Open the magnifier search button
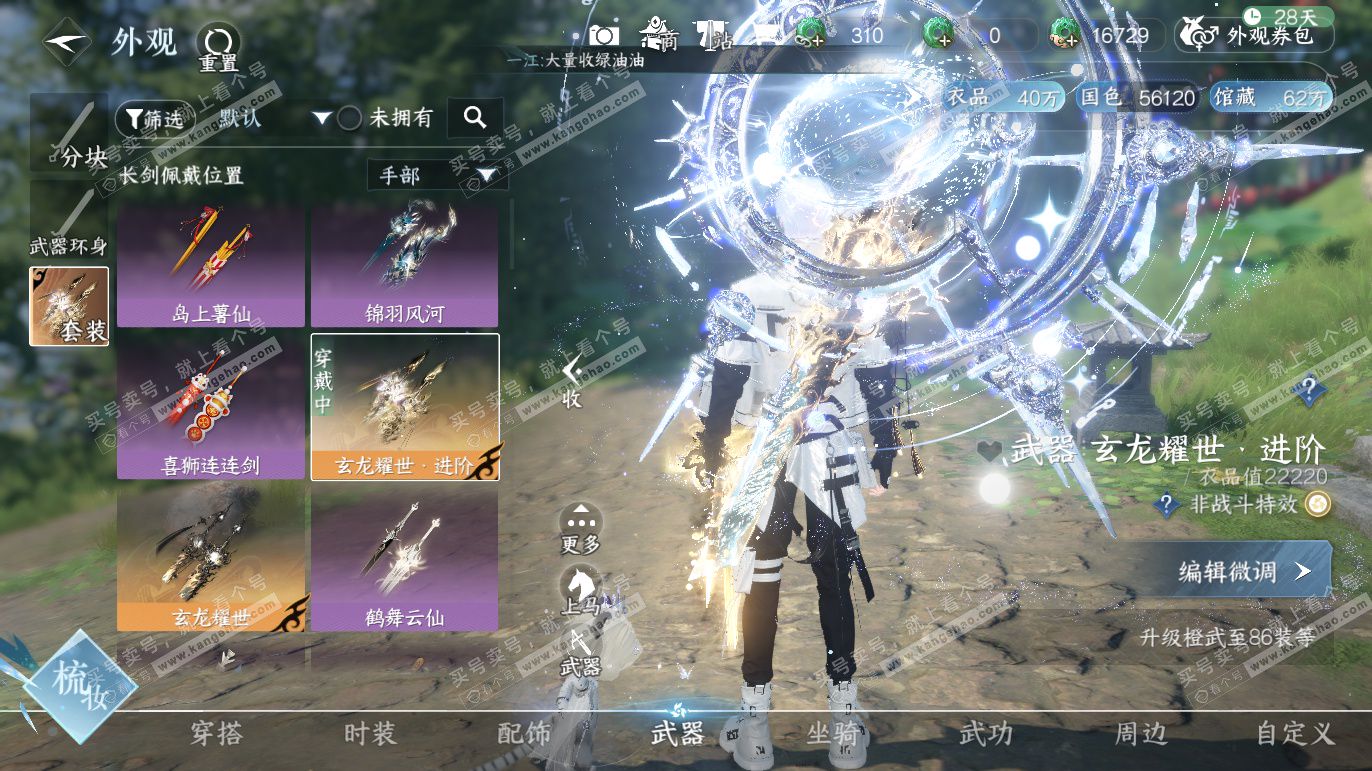This screenshot has width=1372, height=771. [475, 118]
